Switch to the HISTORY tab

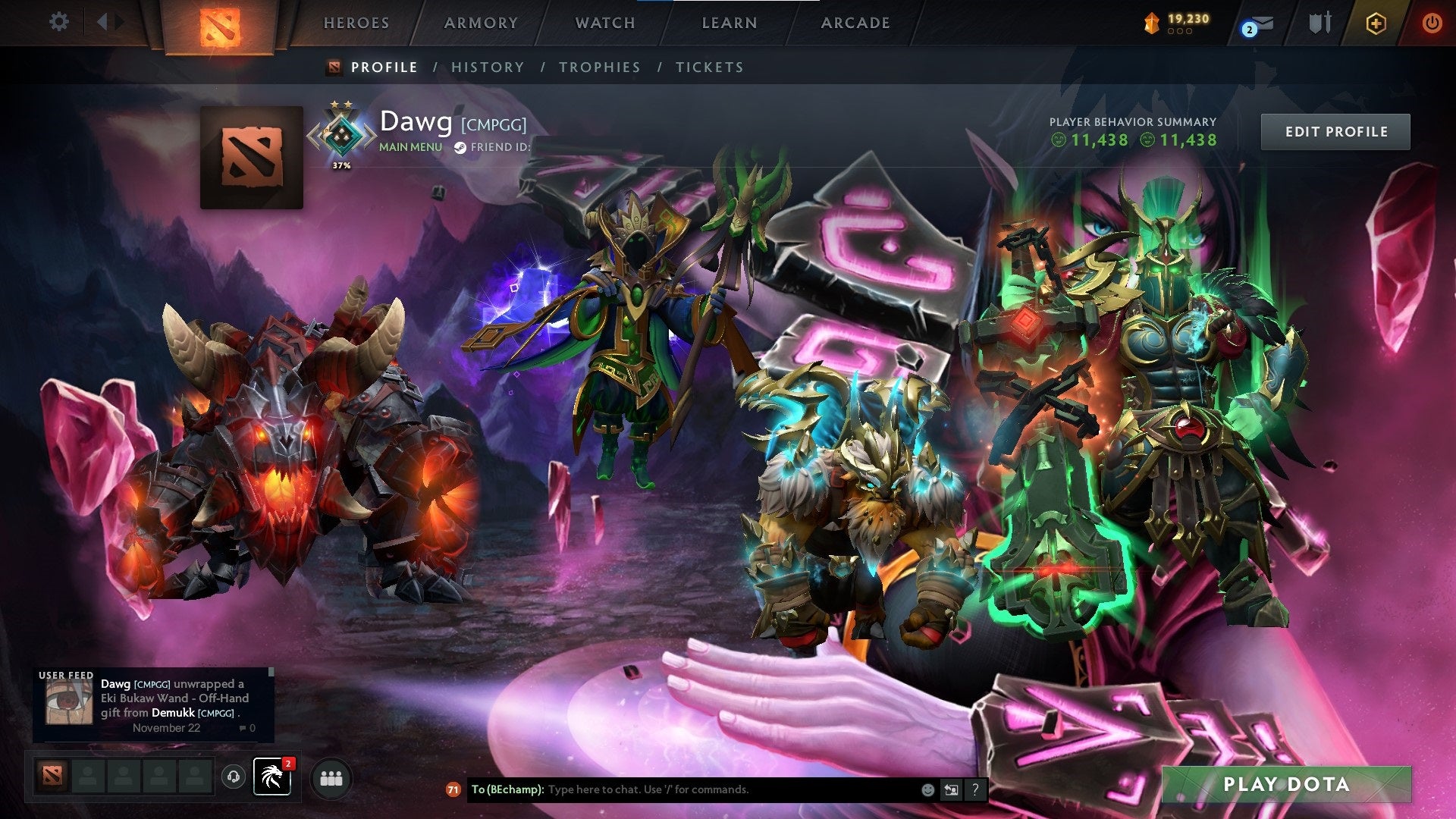(487, 67)
